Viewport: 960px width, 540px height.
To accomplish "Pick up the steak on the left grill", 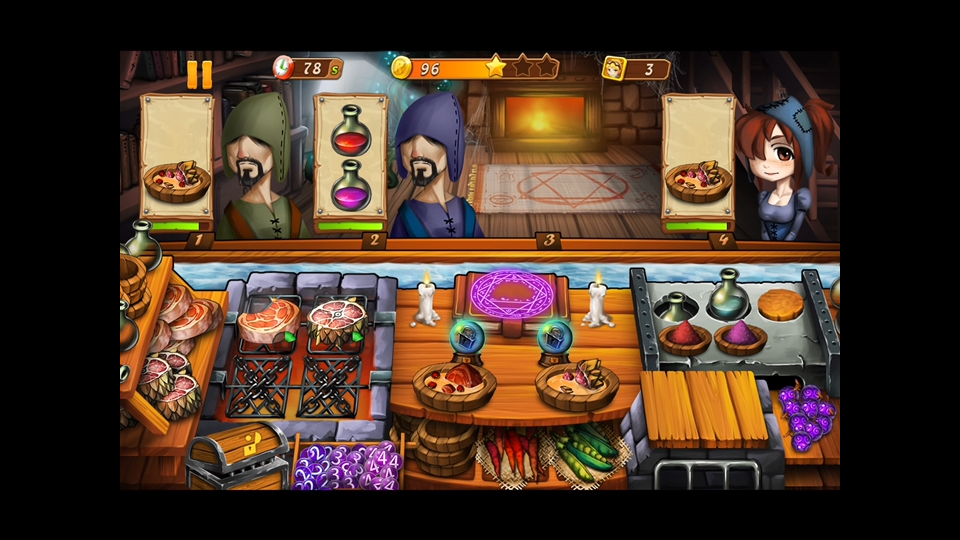I will point(267,322).
